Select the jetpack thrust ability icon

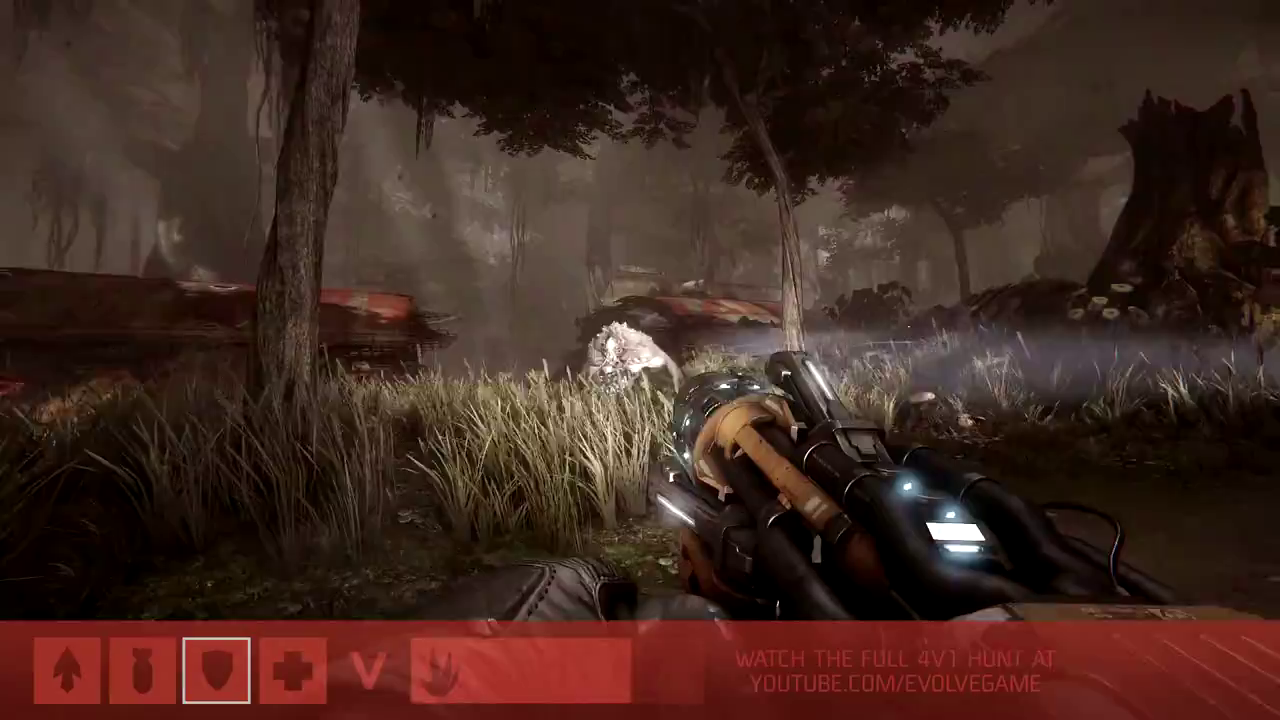(x=67, y=669)
